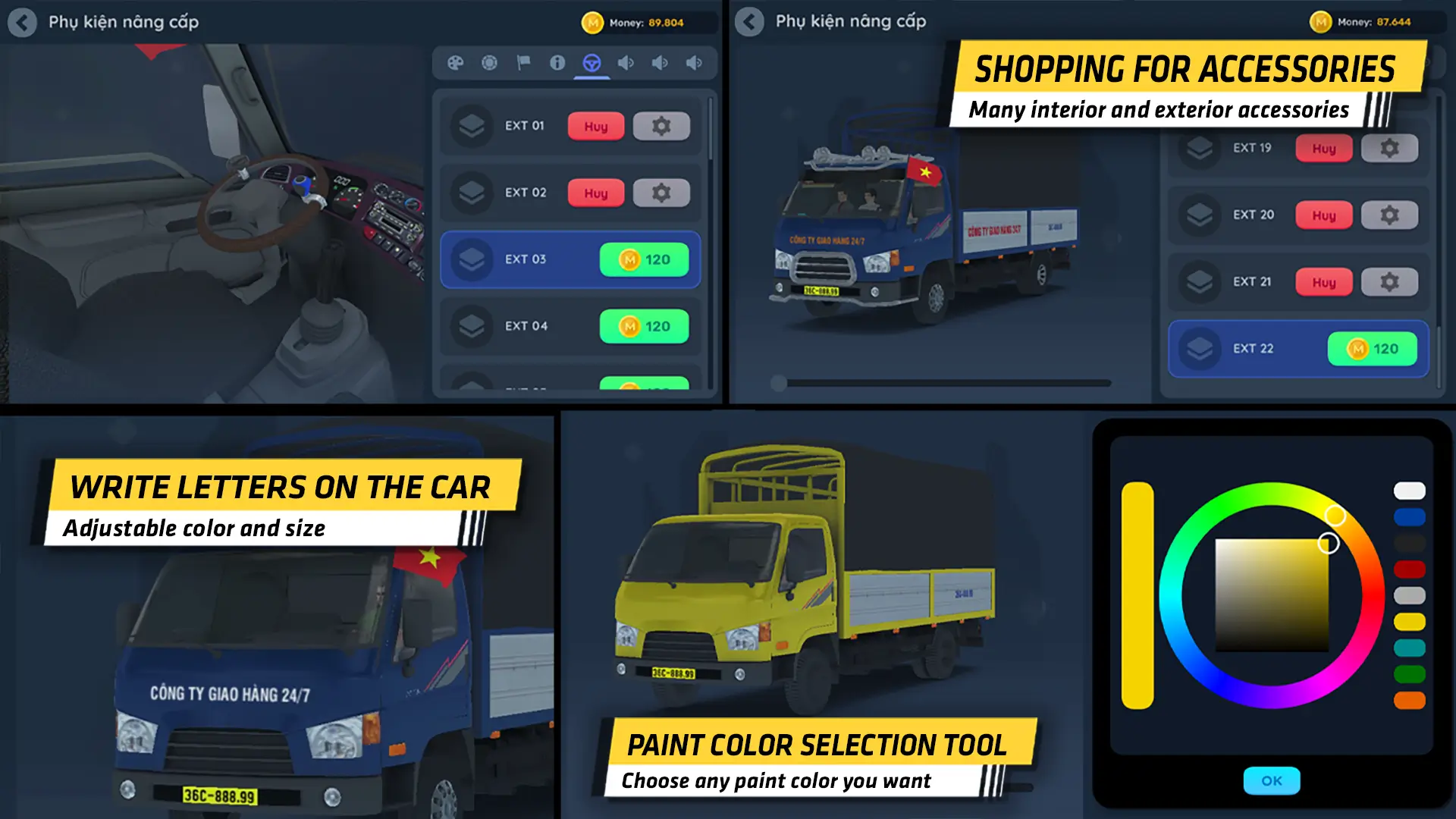Click the flag decal icon

click(524, 64)
